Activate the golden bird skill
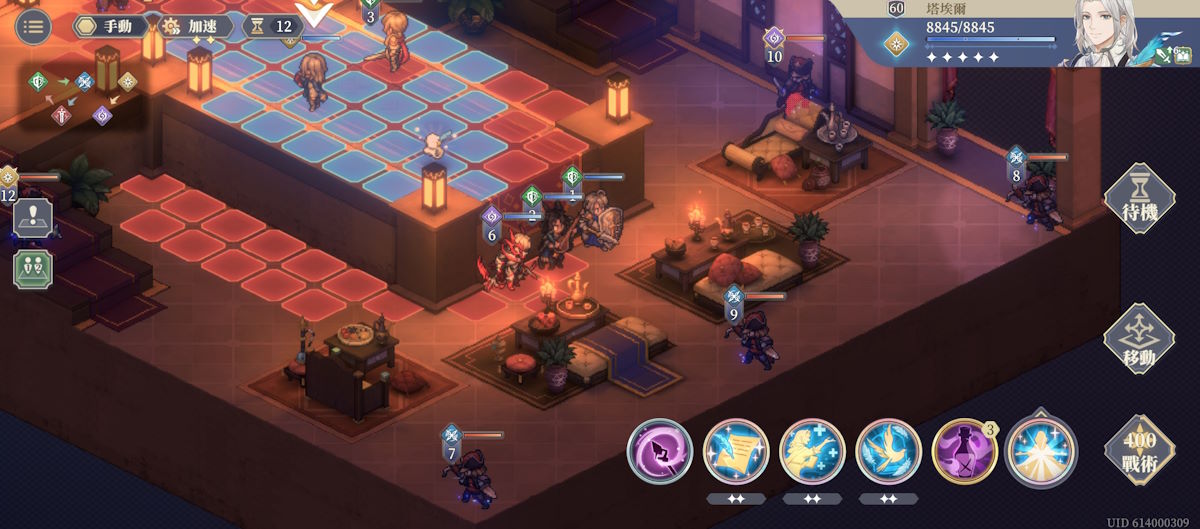 (x=888, y=452)
